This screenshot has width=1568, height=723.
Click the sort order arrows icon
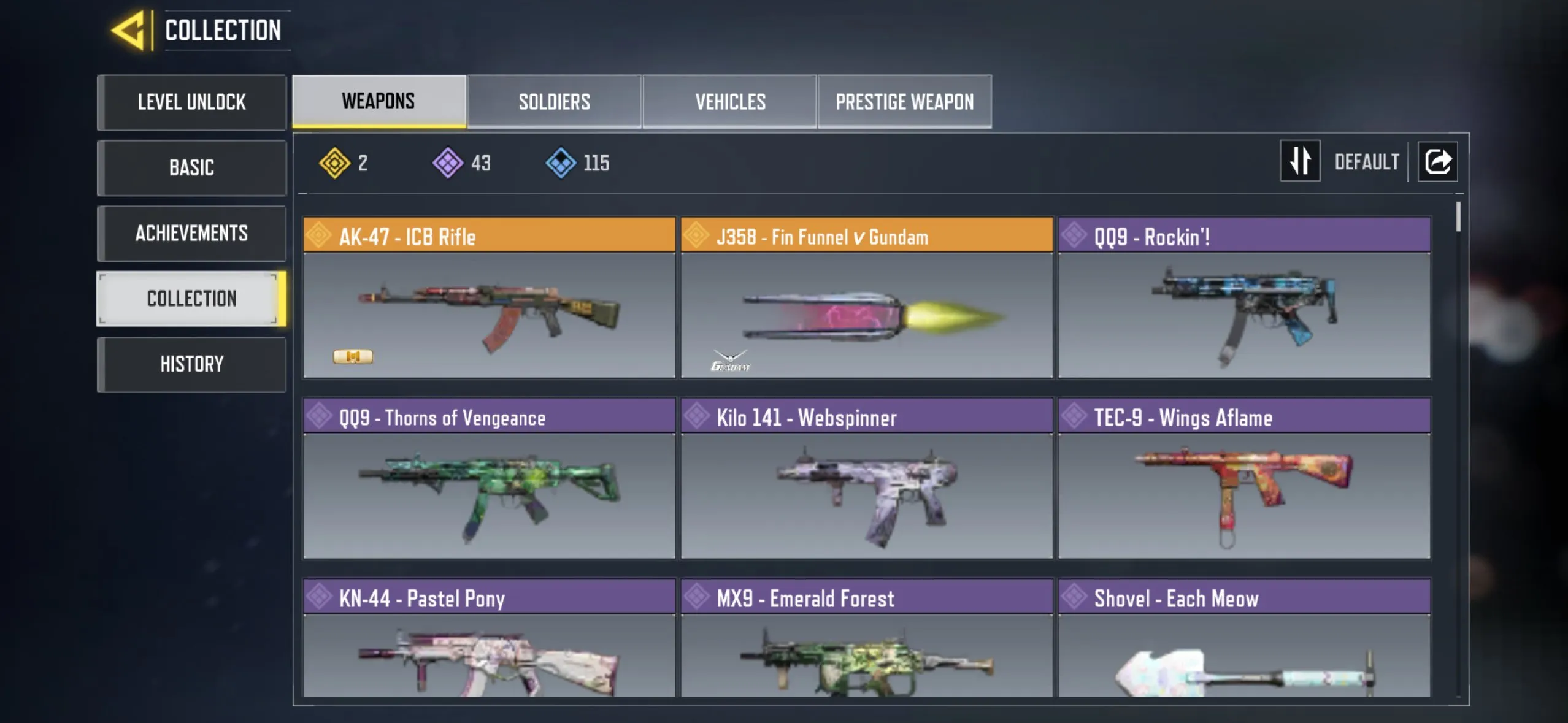tap(1300, 161)
